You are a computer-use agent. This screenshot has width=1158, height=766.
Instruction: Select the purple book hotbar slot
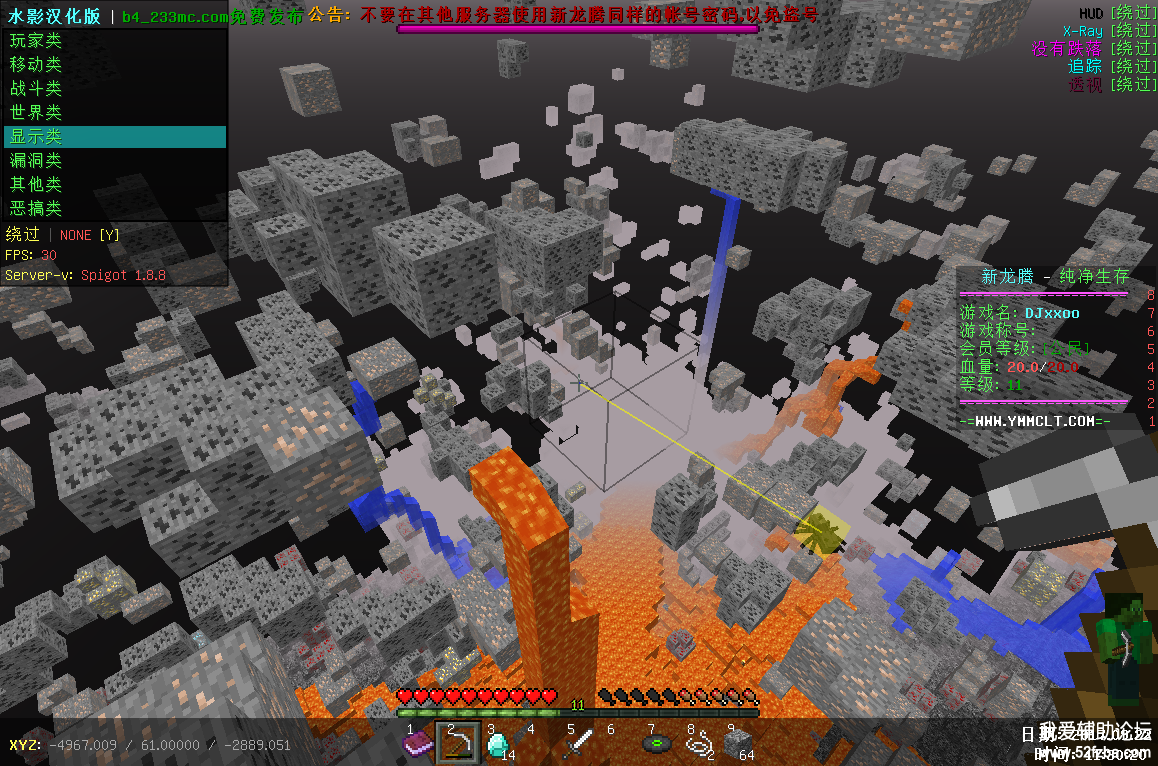pos(417,743)
